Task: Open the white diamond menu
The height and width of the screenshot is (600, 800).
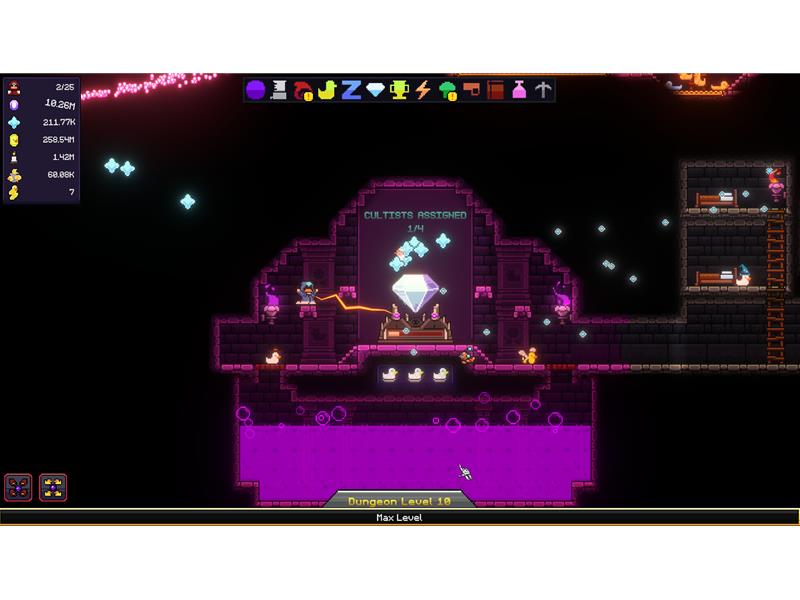Action: click(375, 90)
